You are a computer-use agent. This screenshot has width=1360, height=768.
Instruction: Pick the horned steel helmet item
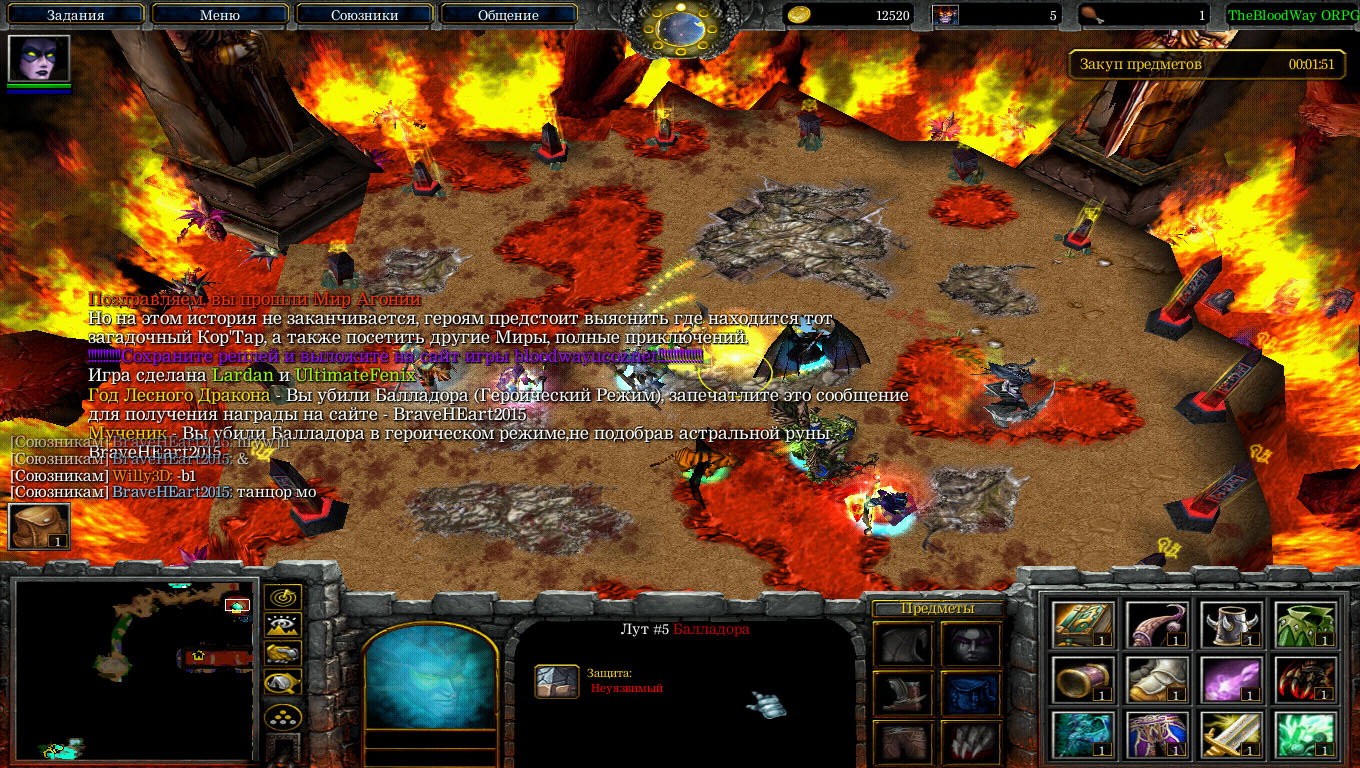[1231, 624]
